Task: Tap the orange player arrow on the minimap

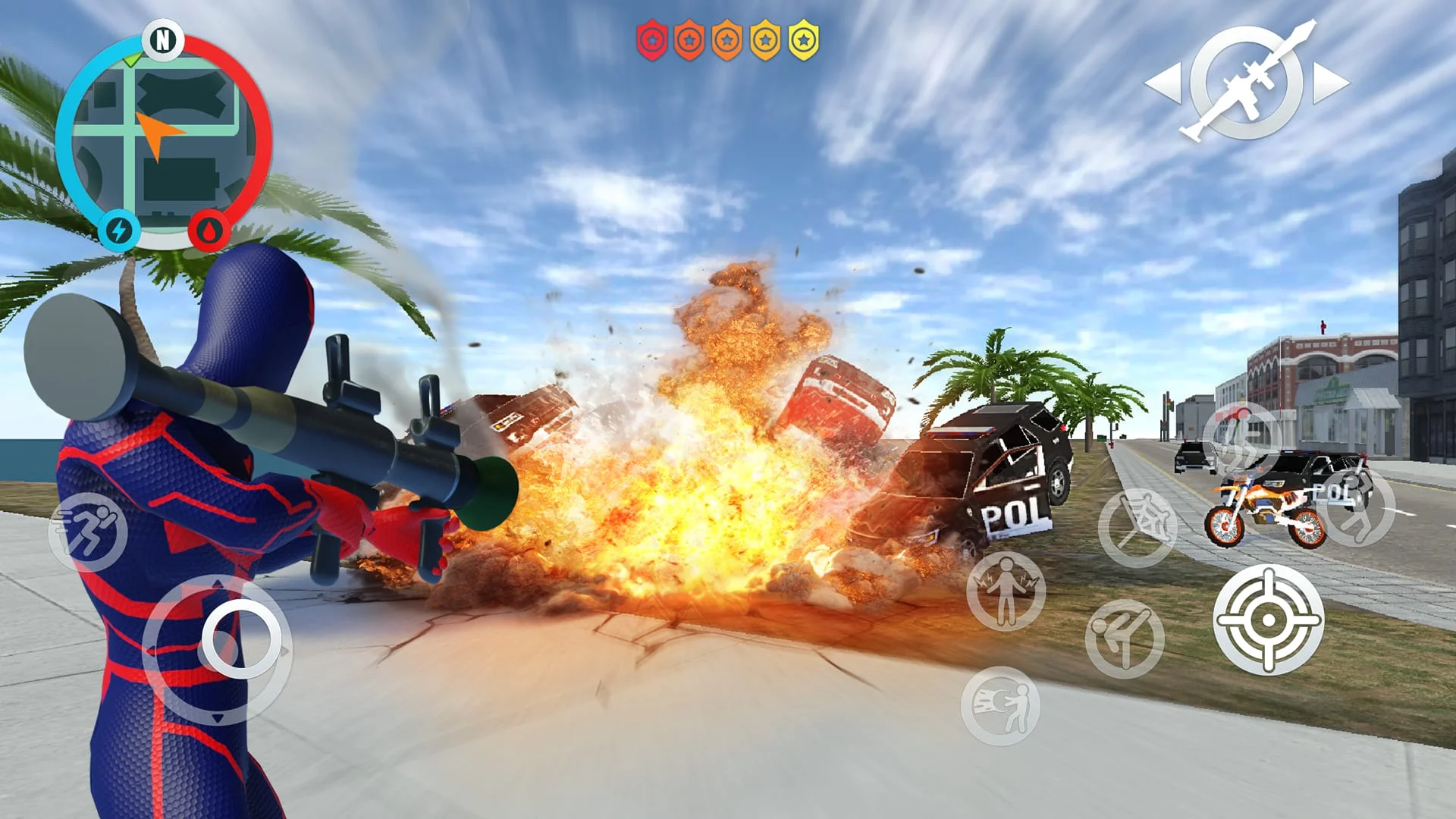Action: pyautogui.click(x=155, y=133)
